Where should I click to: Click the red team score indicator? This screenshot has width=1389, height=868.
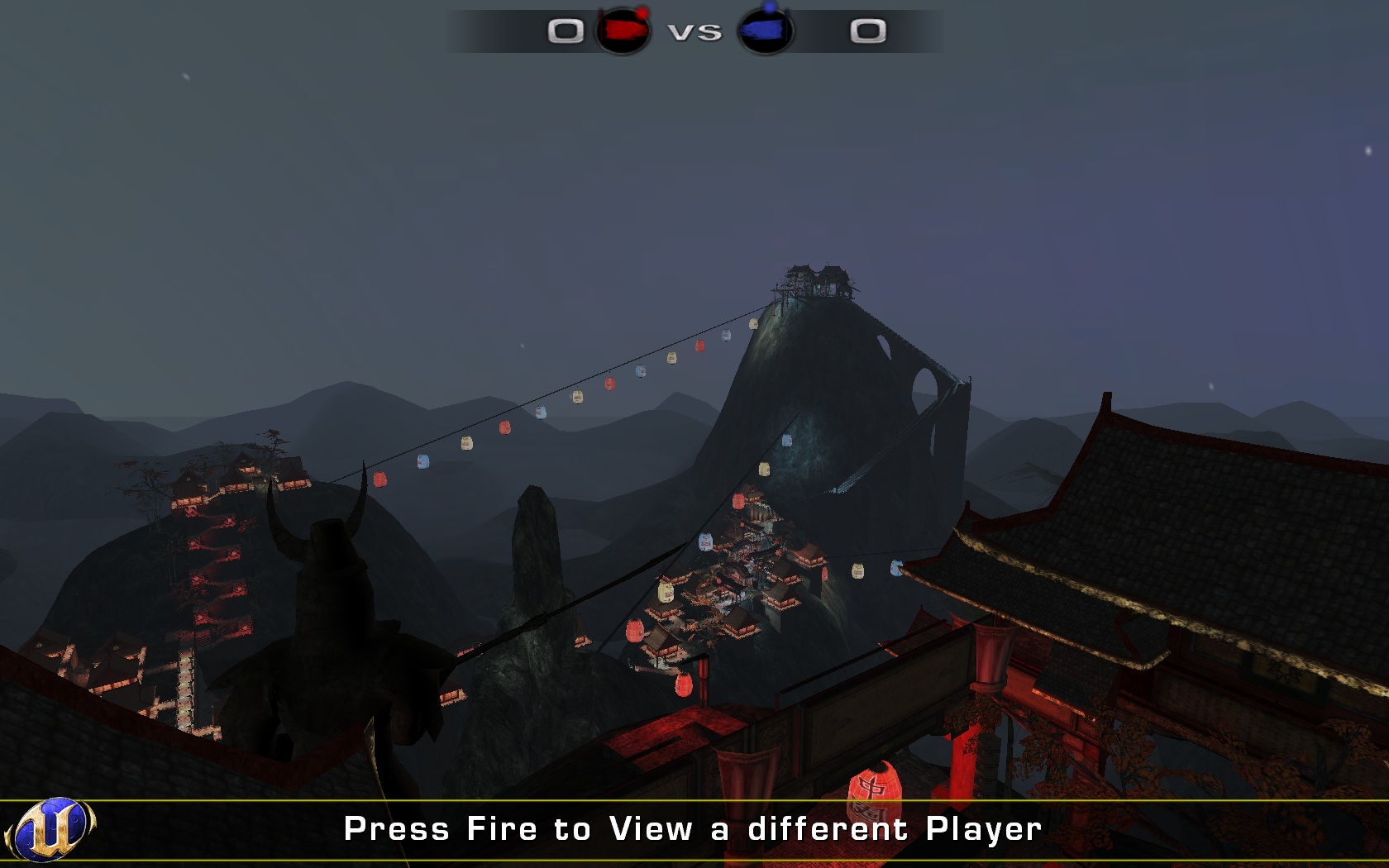566,32
